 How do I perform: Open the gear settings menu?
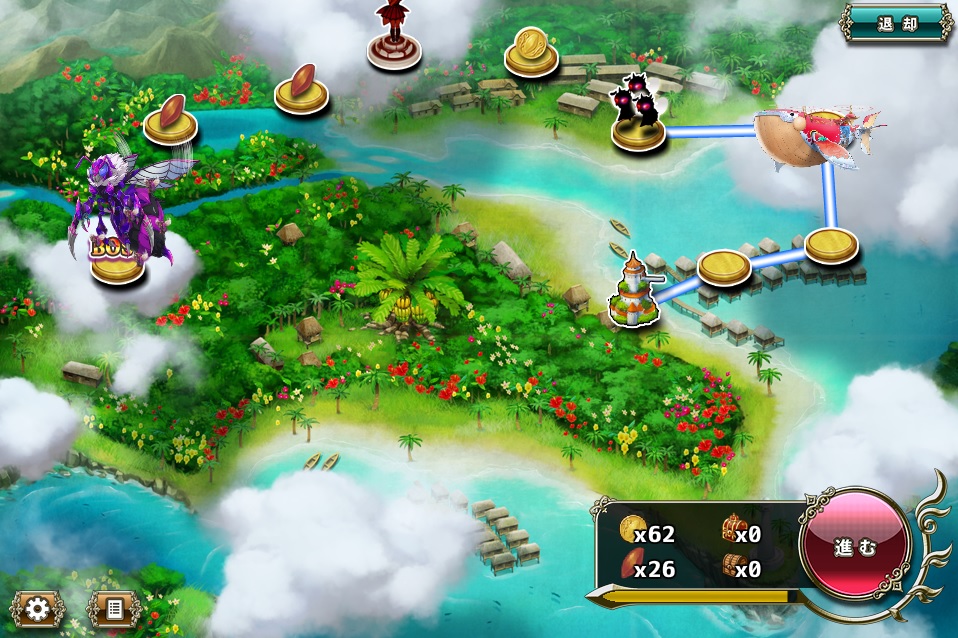point(38,608)
